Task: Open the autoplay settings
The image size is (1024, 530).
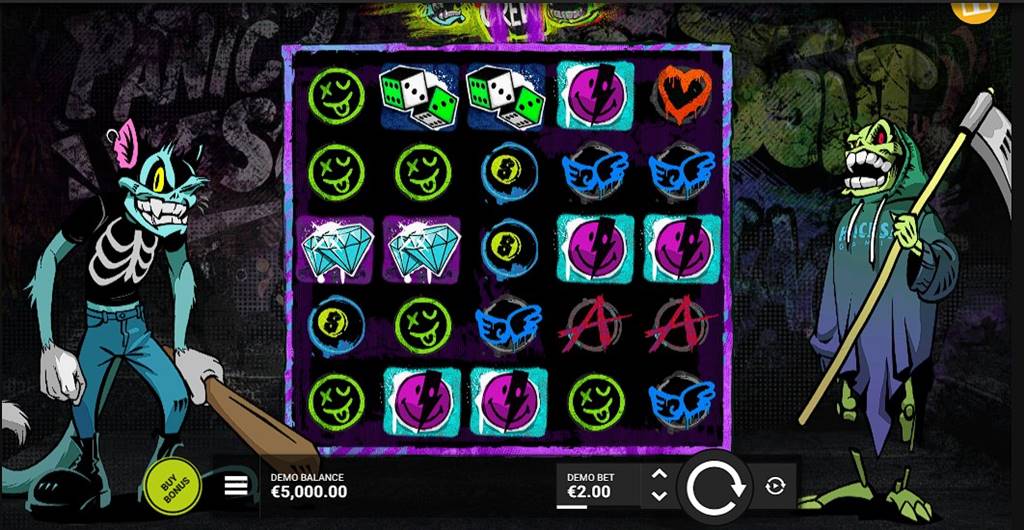Action: (775, 486)
